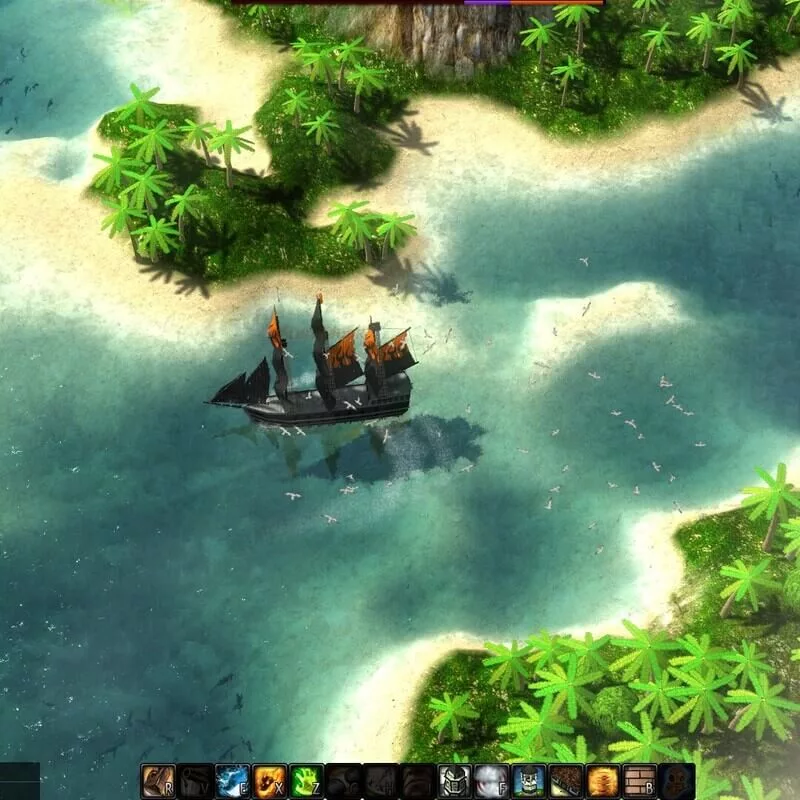Select the brown road tile icon

(x=565, y=781)
